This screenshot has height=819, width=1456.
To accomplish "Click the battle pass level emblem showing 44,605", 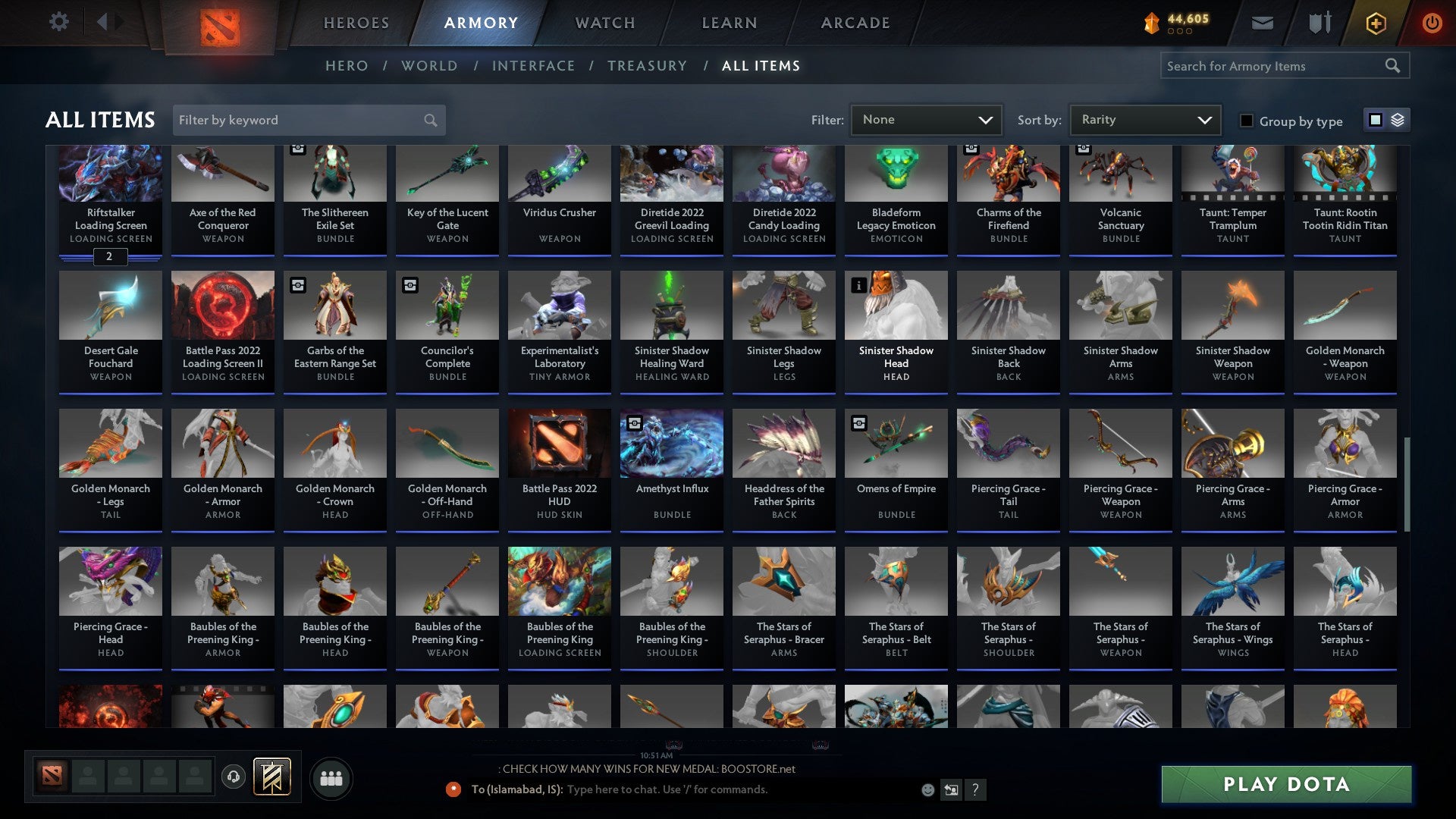I will [1175, 23].
